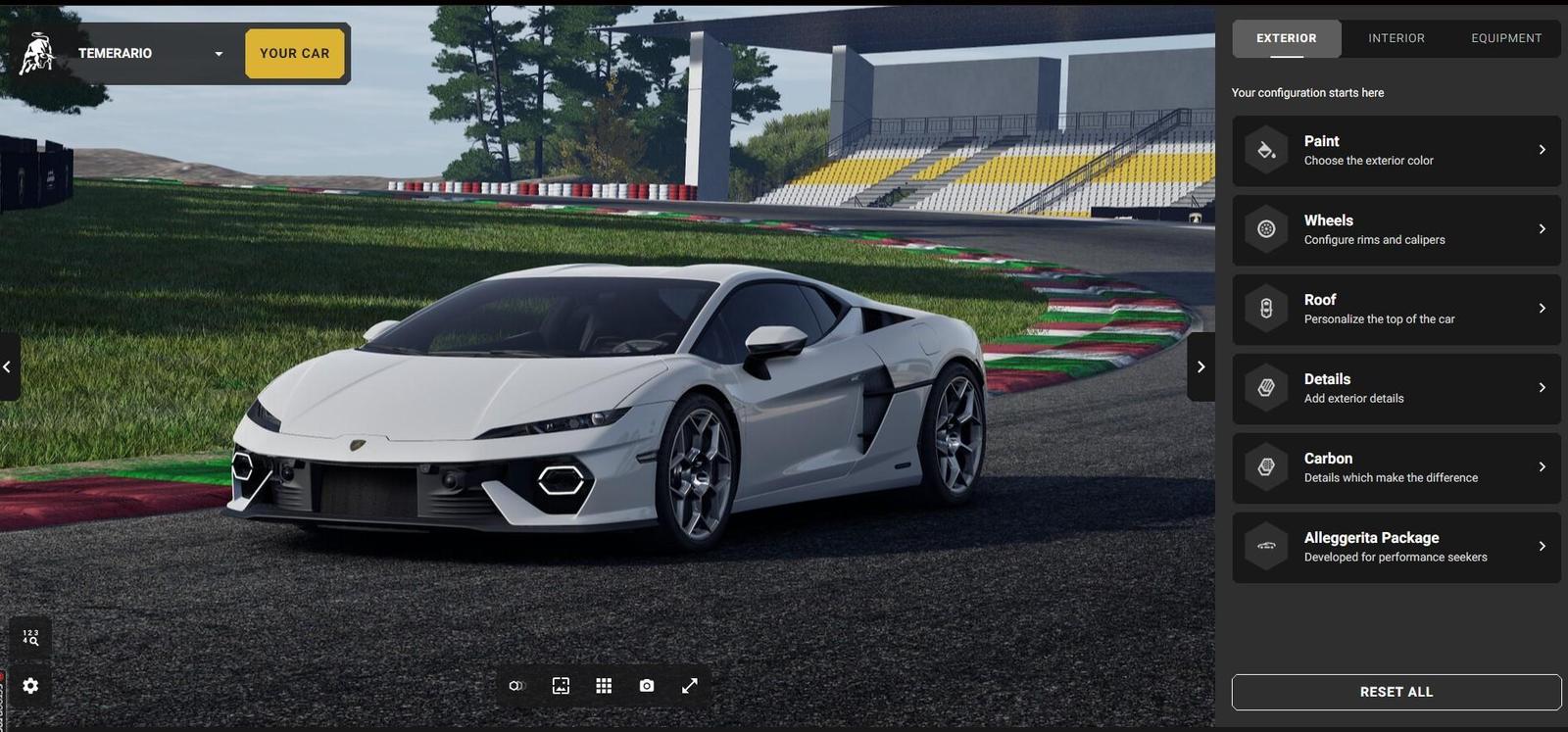Toggle the numbered hotspot zoom view

pyautogui.click(x=29, y=636)
